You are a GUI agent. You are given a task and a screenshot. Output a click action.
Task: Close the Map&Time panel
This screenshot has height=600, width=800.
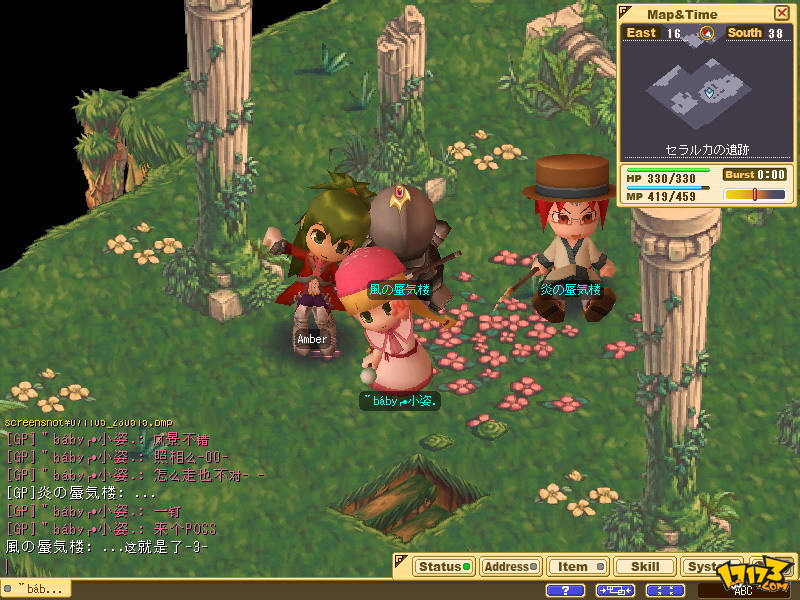click(x=781, y=13)
